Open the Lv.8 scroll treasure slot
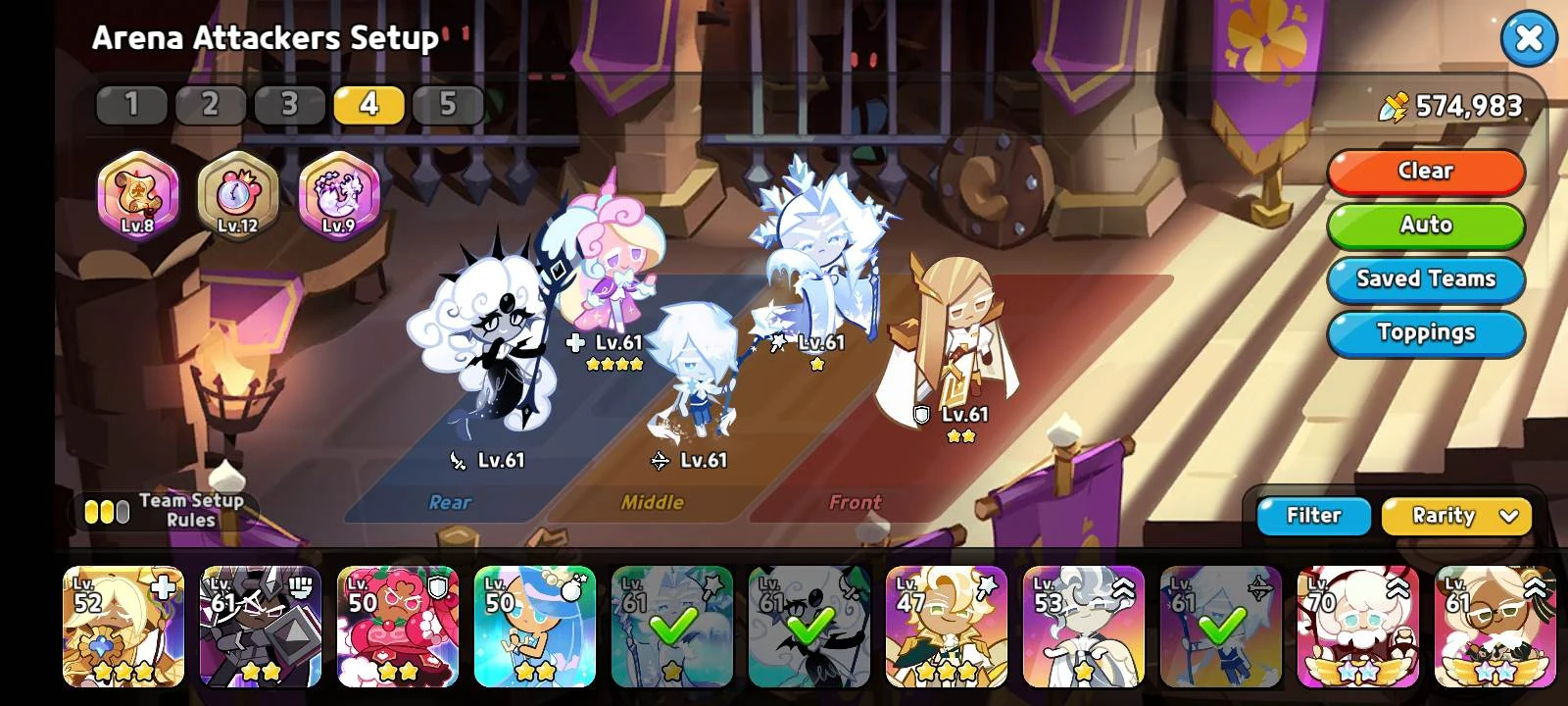The image size is (1568, 706). (137, 196)
